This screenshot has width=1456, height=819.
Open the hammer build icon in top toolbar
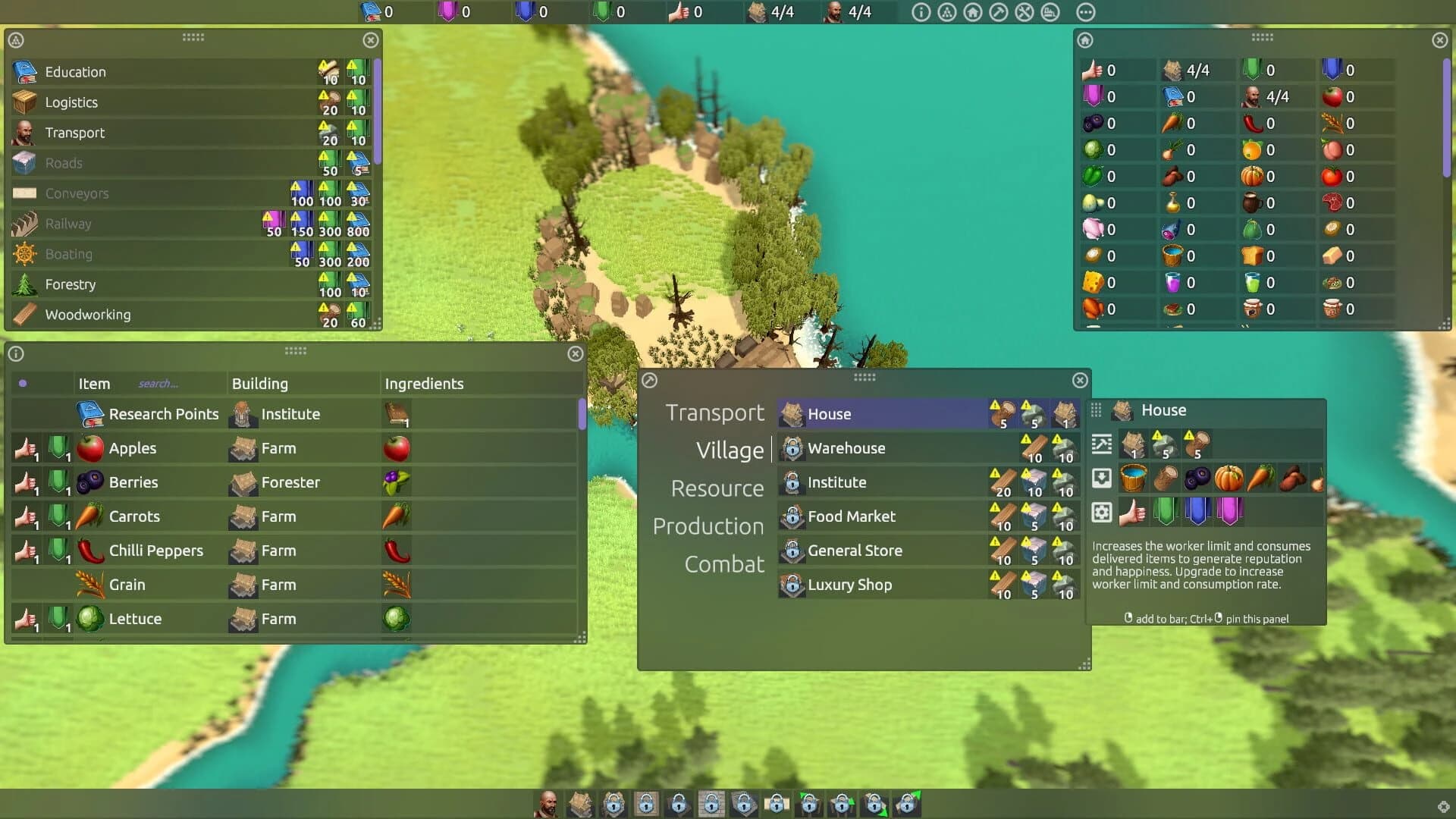pos(999,12)
